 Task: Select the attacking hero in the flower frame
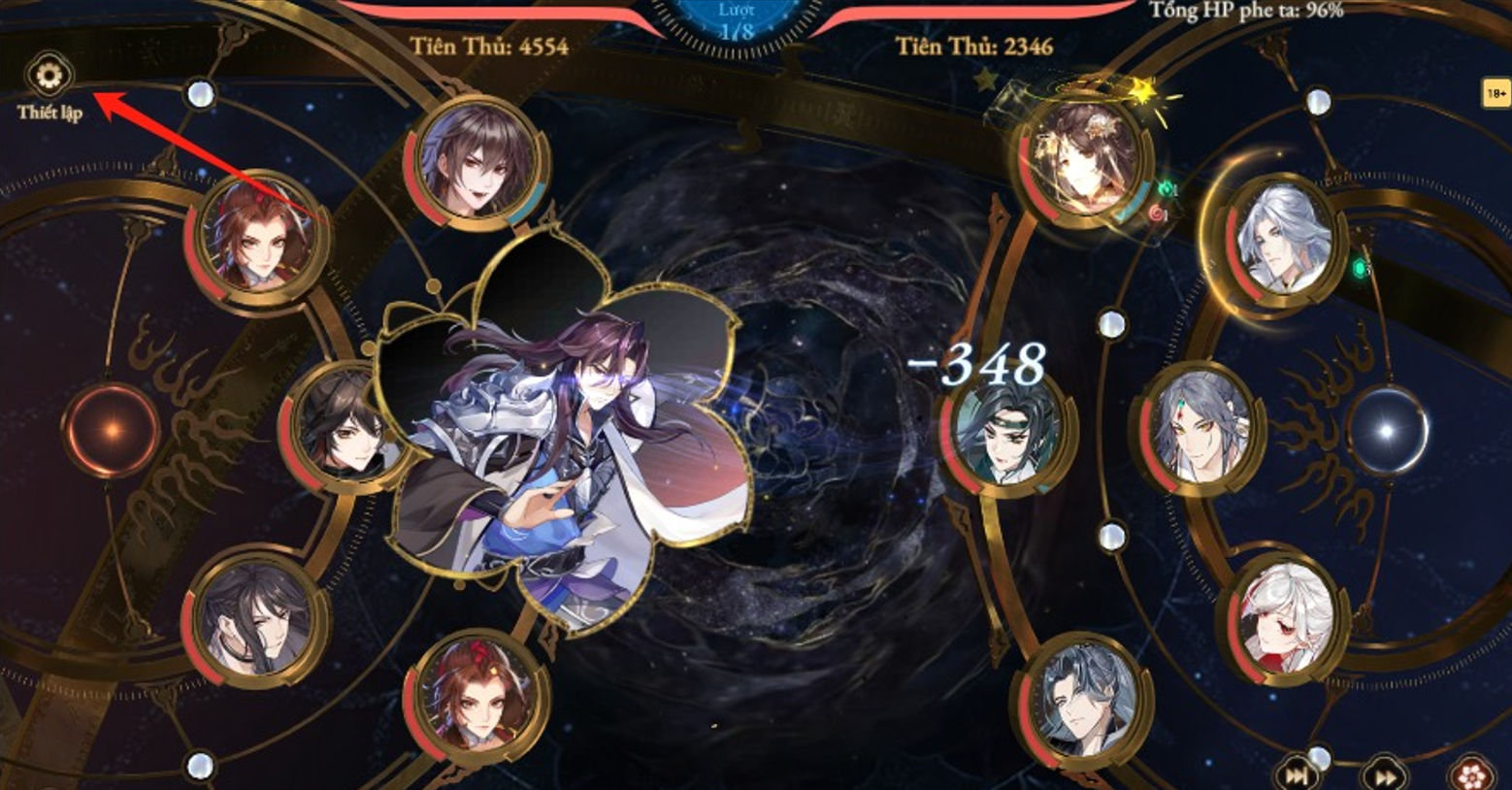point(573,437)
